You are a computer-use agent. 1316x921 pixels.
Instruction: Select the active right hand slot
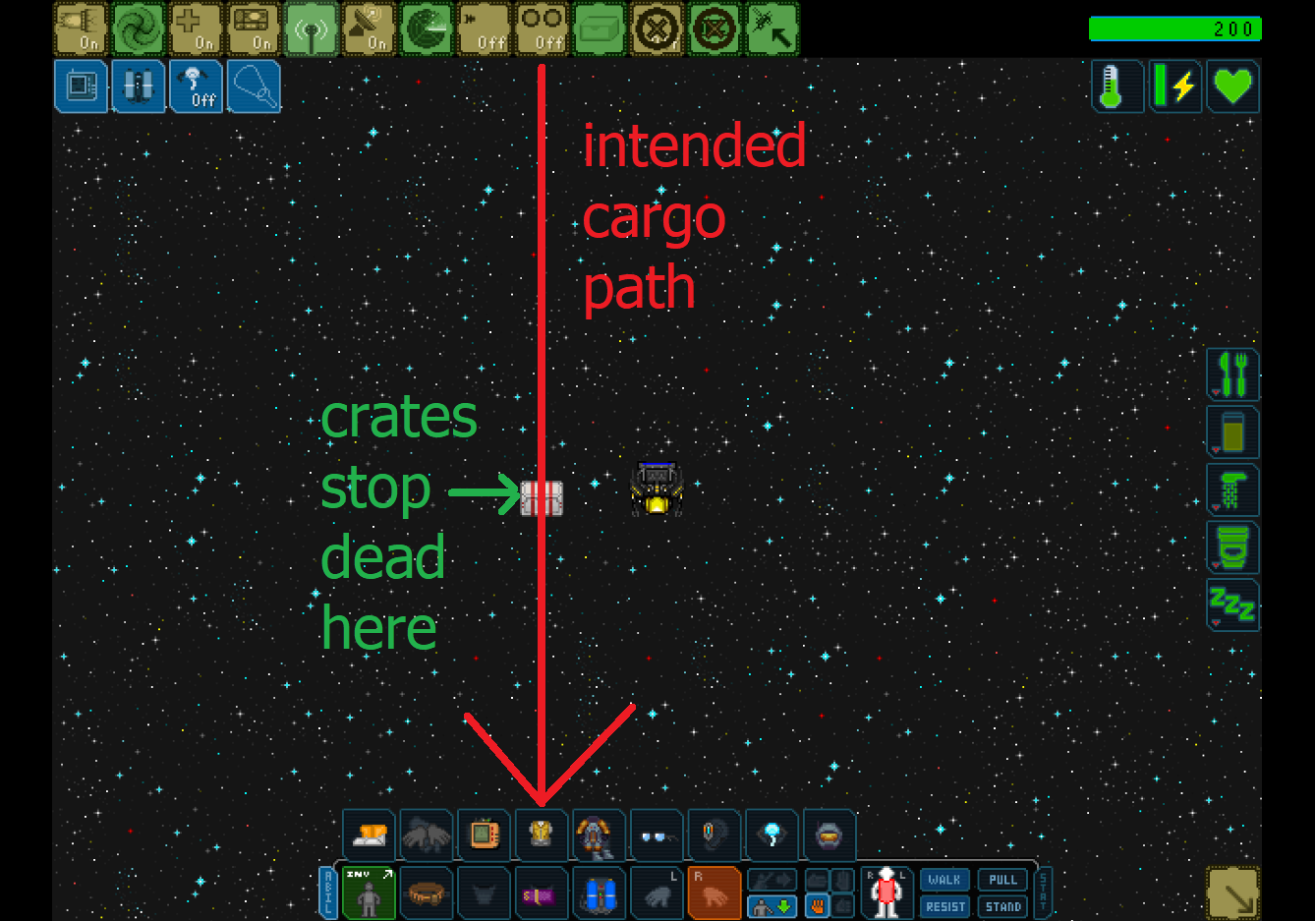click(715, 893)
